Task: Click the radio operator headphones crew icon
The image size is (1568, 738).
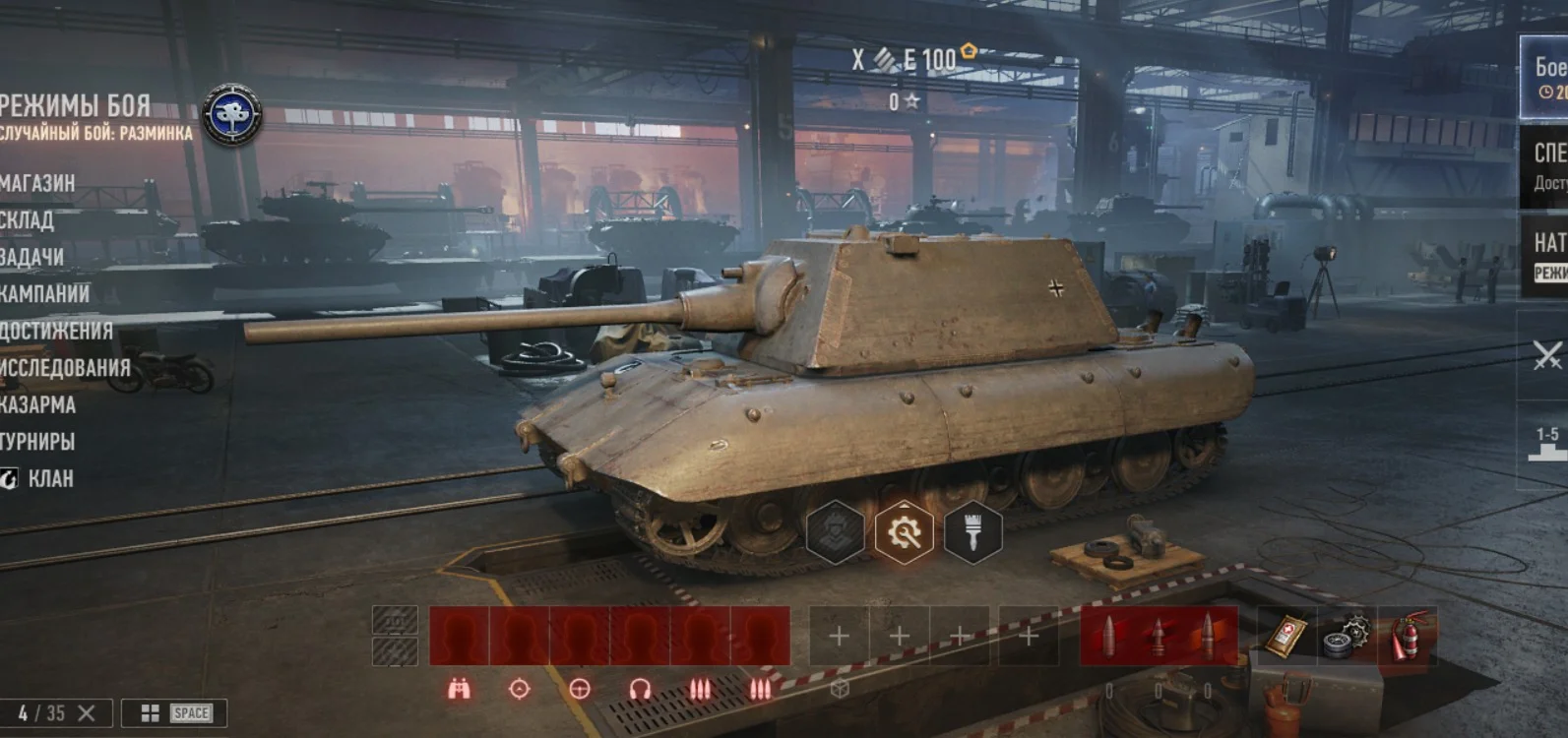Action: tap(638, 689)
